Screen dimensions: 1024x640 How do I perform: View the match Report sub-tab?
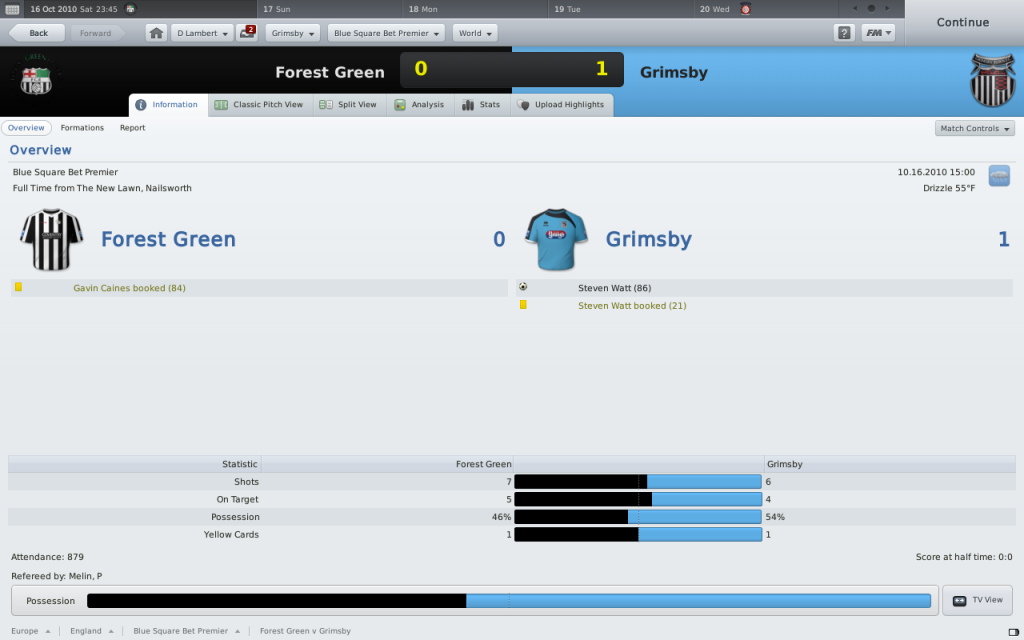pyautogui.click(x=132, y=128)
